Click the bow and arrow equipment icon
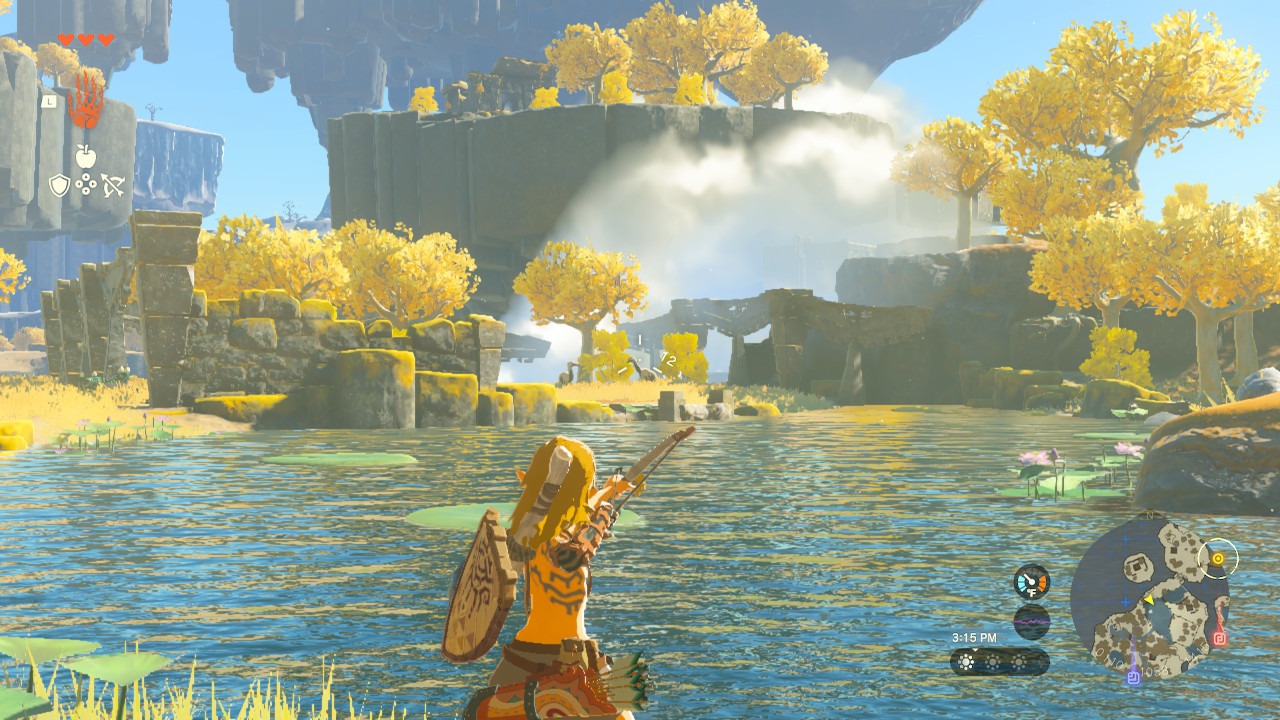The height and width of the screenshot is (720, 1280). 112,185
